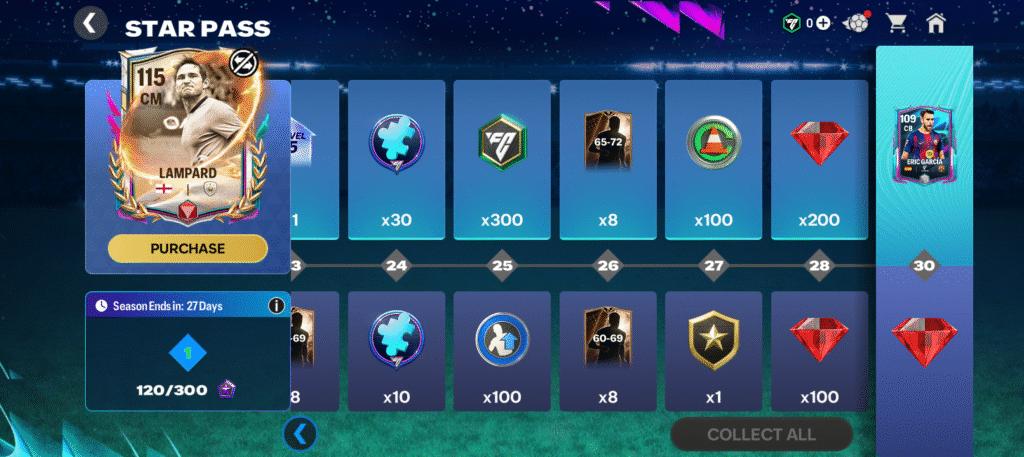This screenshot has width=1024, height=457.
Task: Collect all available rewards
Action: (x=761, y=434)
